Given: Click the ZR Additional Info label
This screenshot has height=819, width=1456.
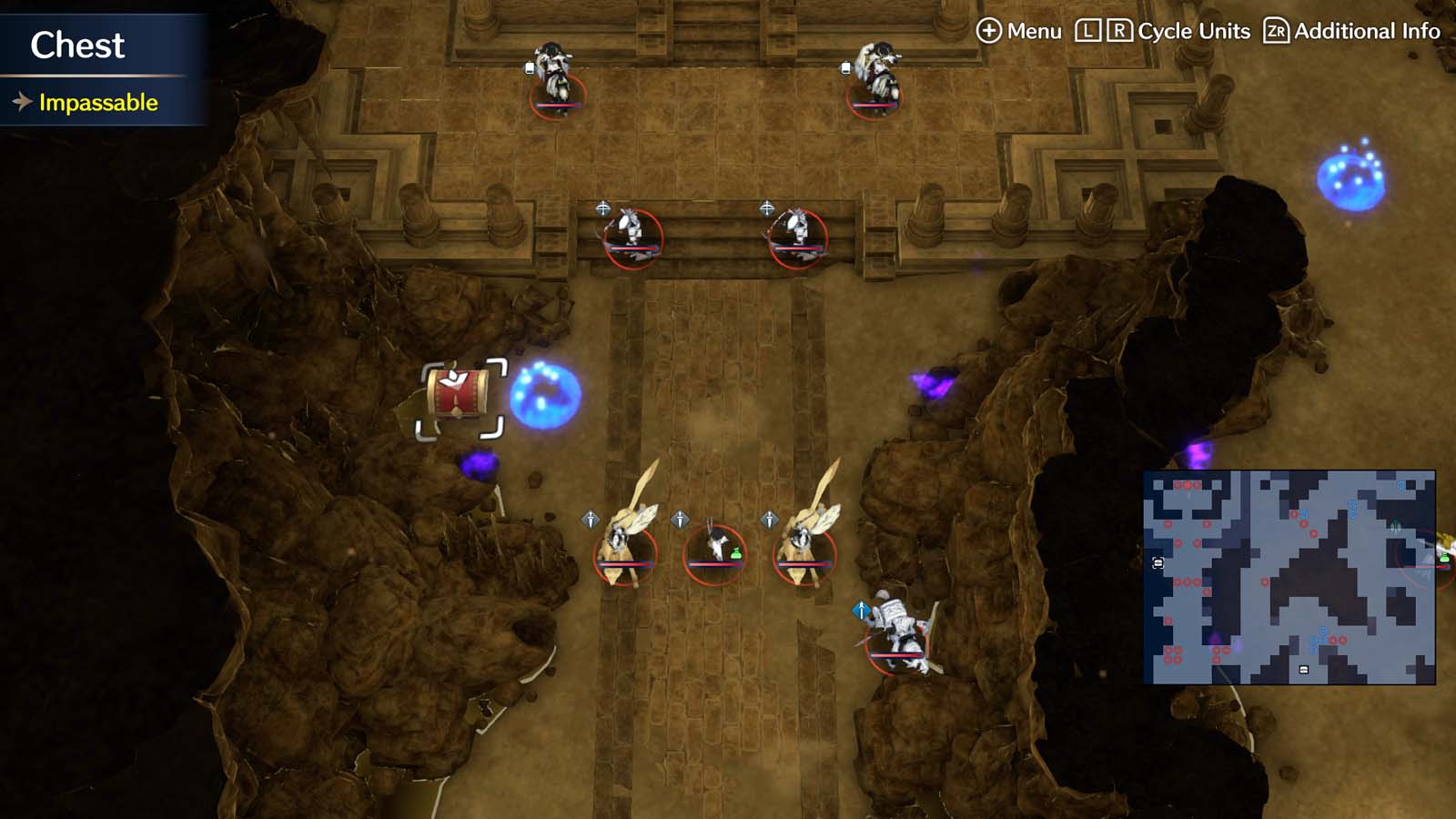Looking at the screenshot, I should [x=1355, y=30].
